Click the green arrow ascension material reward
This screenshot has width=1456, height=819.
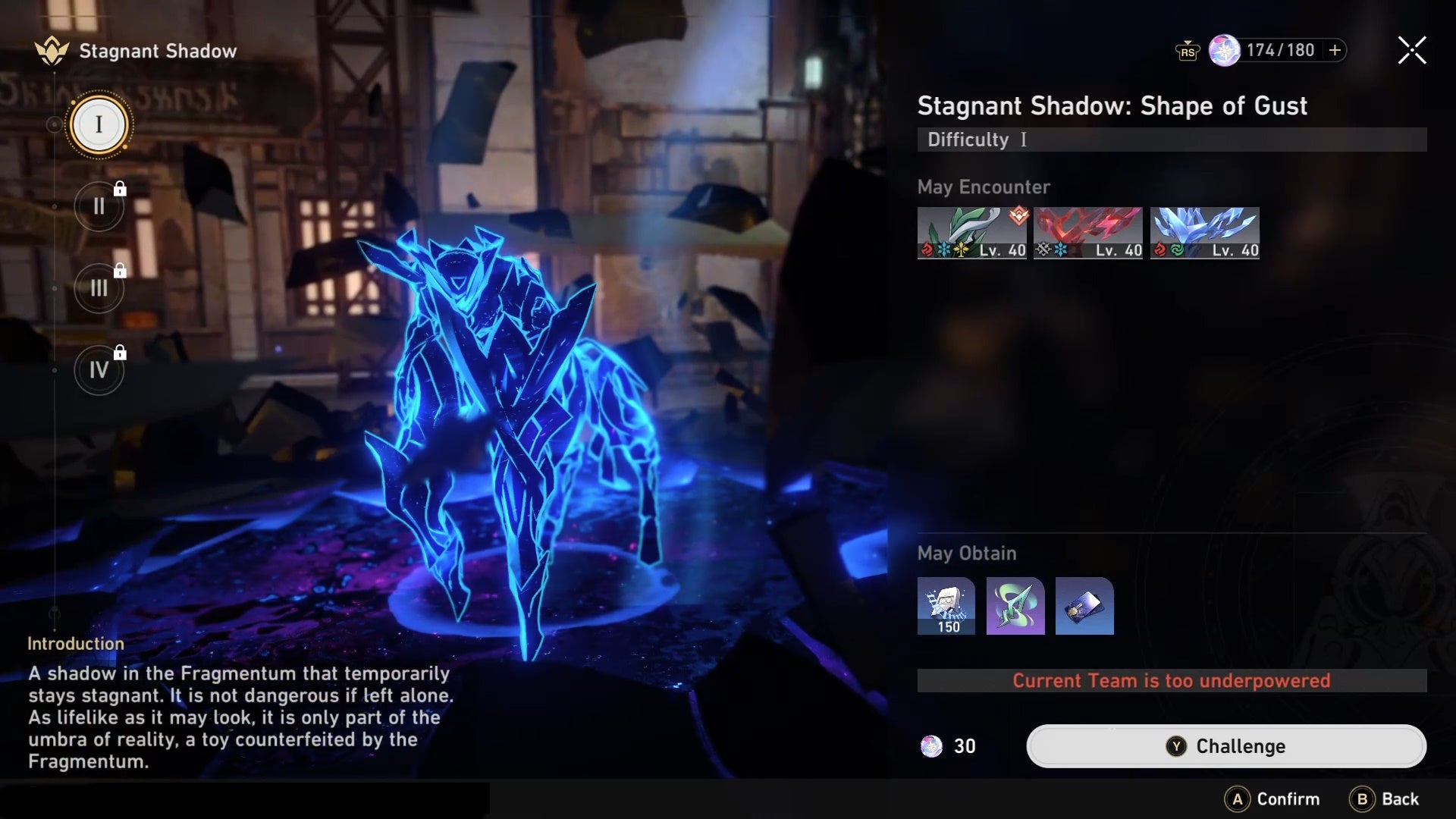coord(1015,605)
